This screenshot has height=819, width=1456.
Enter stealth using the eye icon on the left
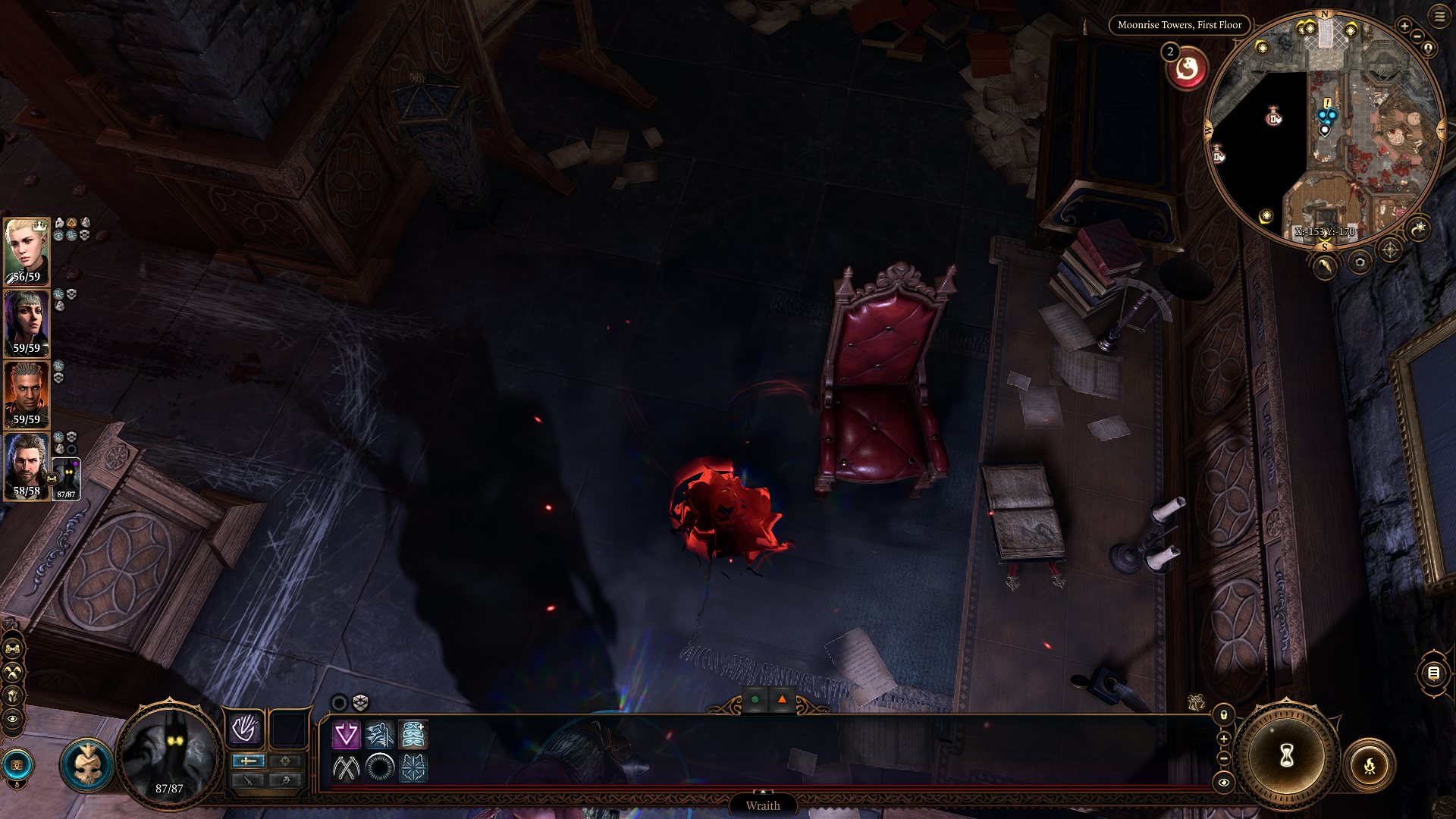pos(12,719)
